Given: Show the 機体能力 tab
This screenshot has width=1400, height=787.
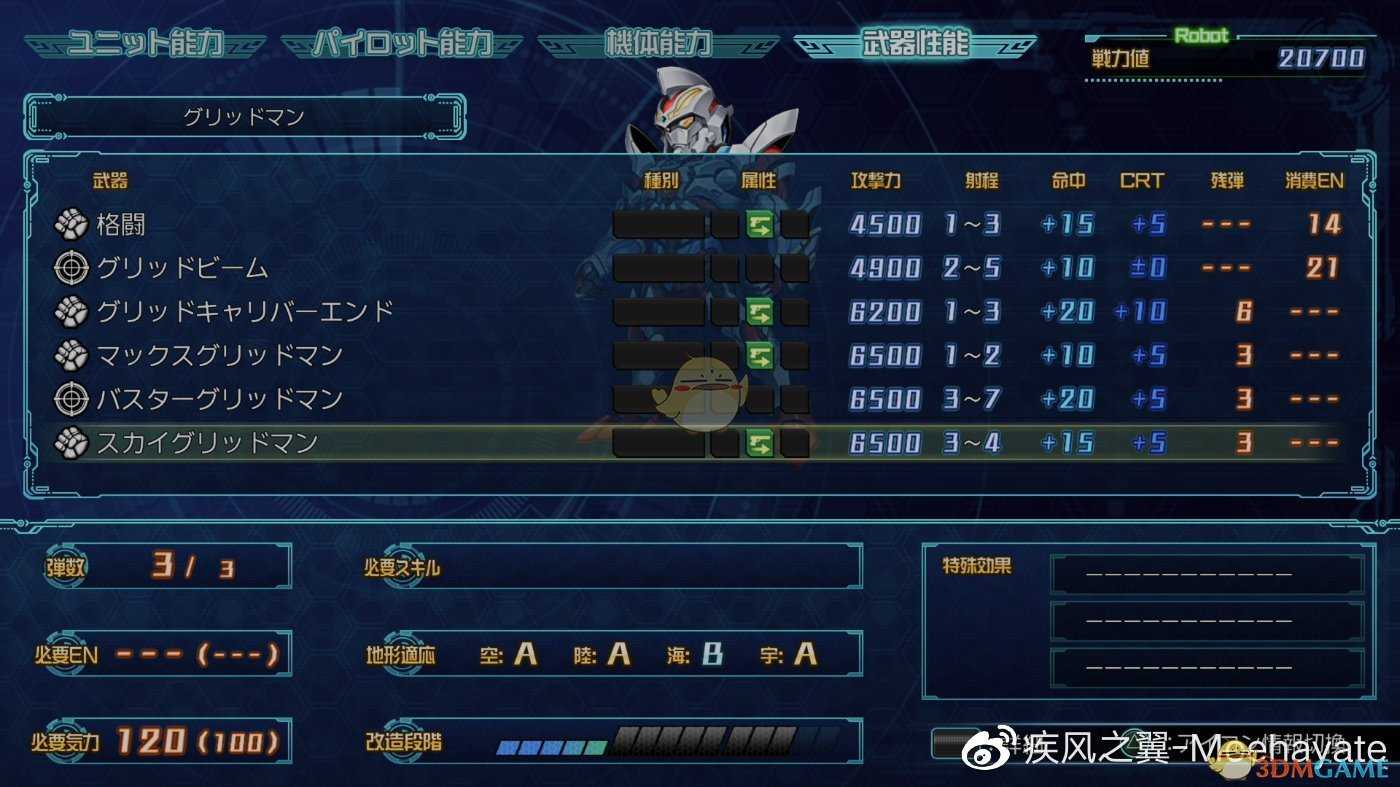Looking at the screenshot, I should point(658,44).
